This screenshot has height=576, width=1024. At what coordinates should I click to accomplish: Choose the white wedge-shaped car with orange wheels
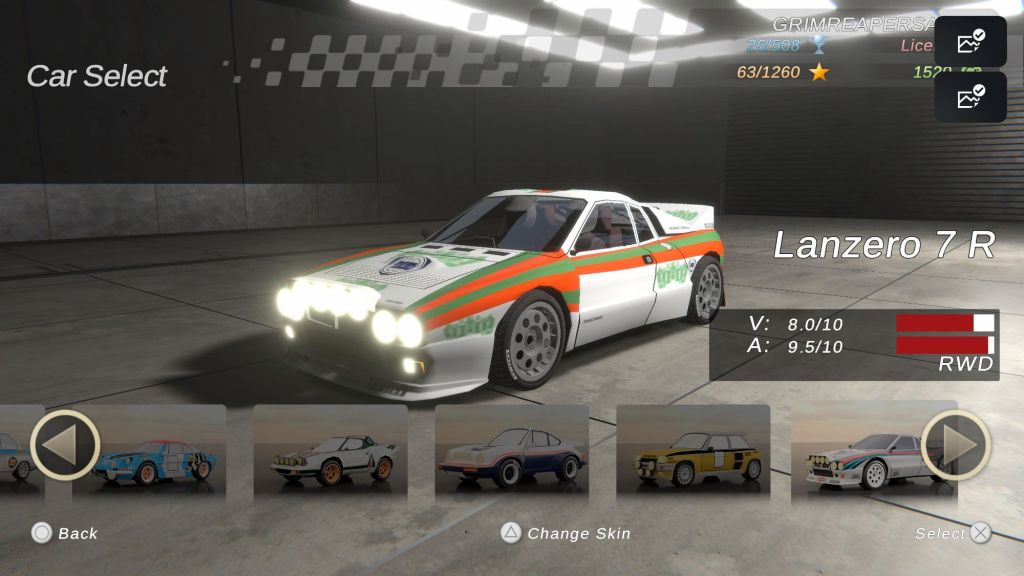pos(330,456)
